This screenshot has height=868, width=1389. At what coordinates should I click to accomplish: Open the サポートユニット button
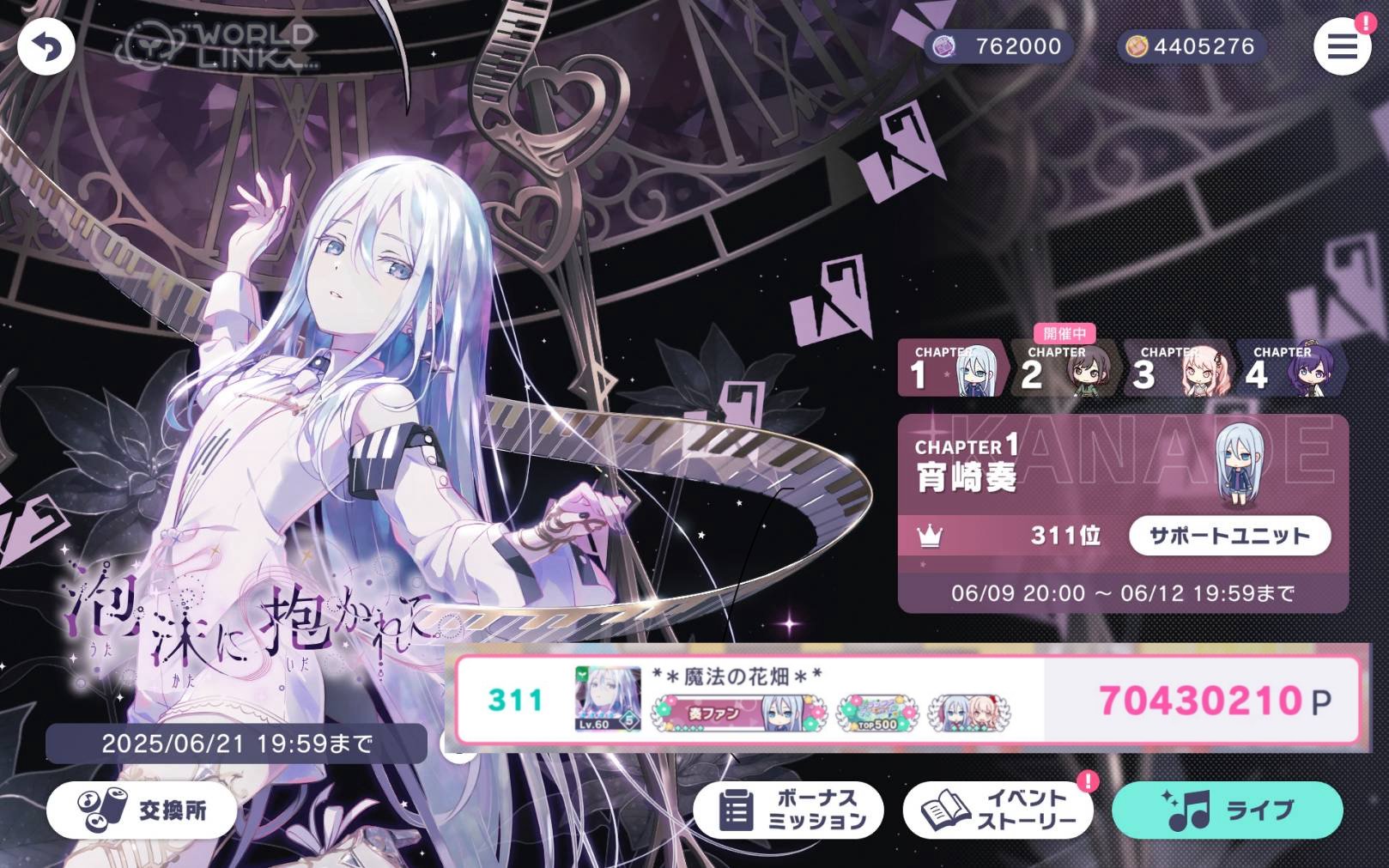(1230, 535)
